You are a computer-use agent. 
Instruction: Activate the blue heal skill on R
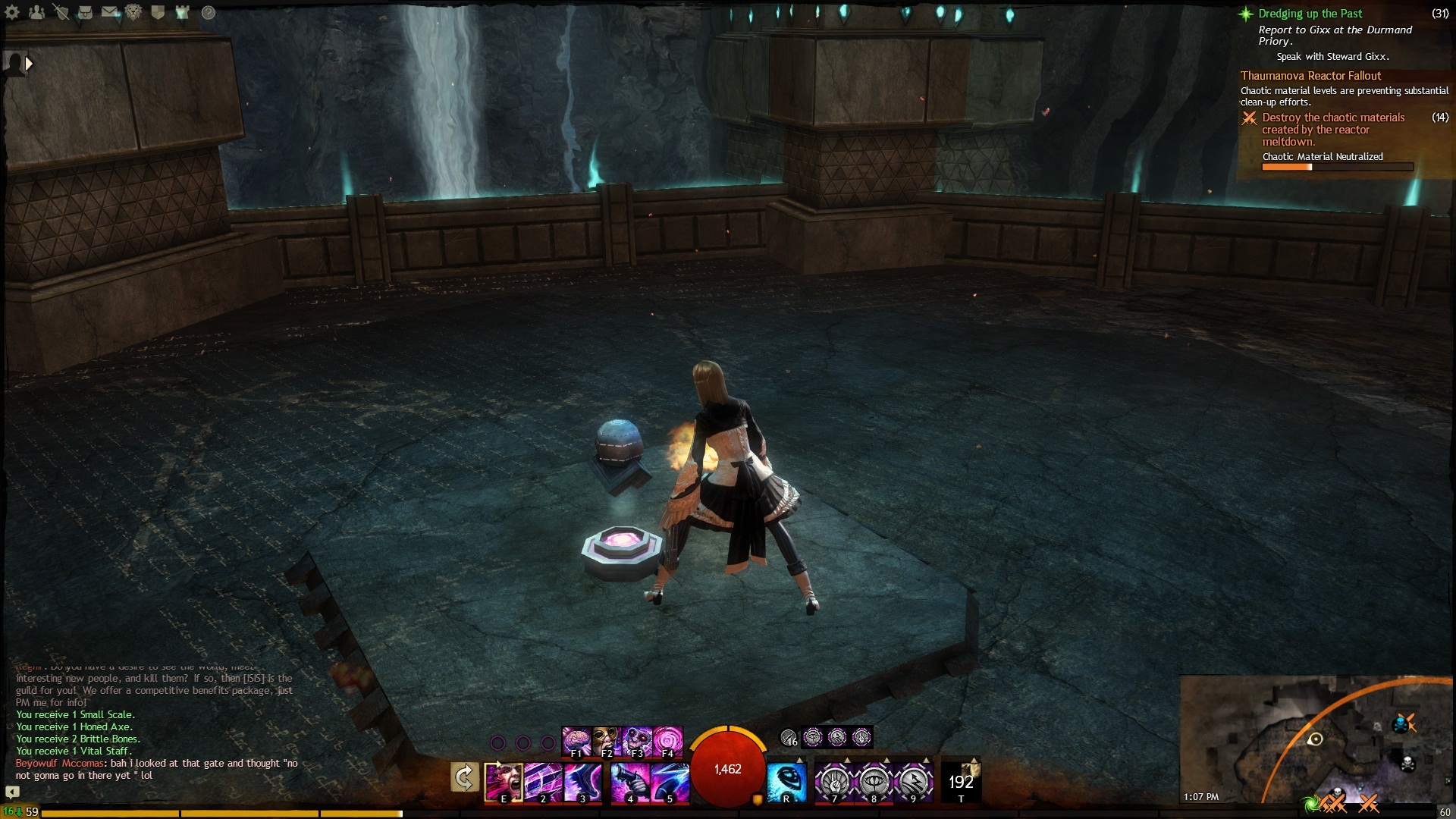(x=787, y=781)
